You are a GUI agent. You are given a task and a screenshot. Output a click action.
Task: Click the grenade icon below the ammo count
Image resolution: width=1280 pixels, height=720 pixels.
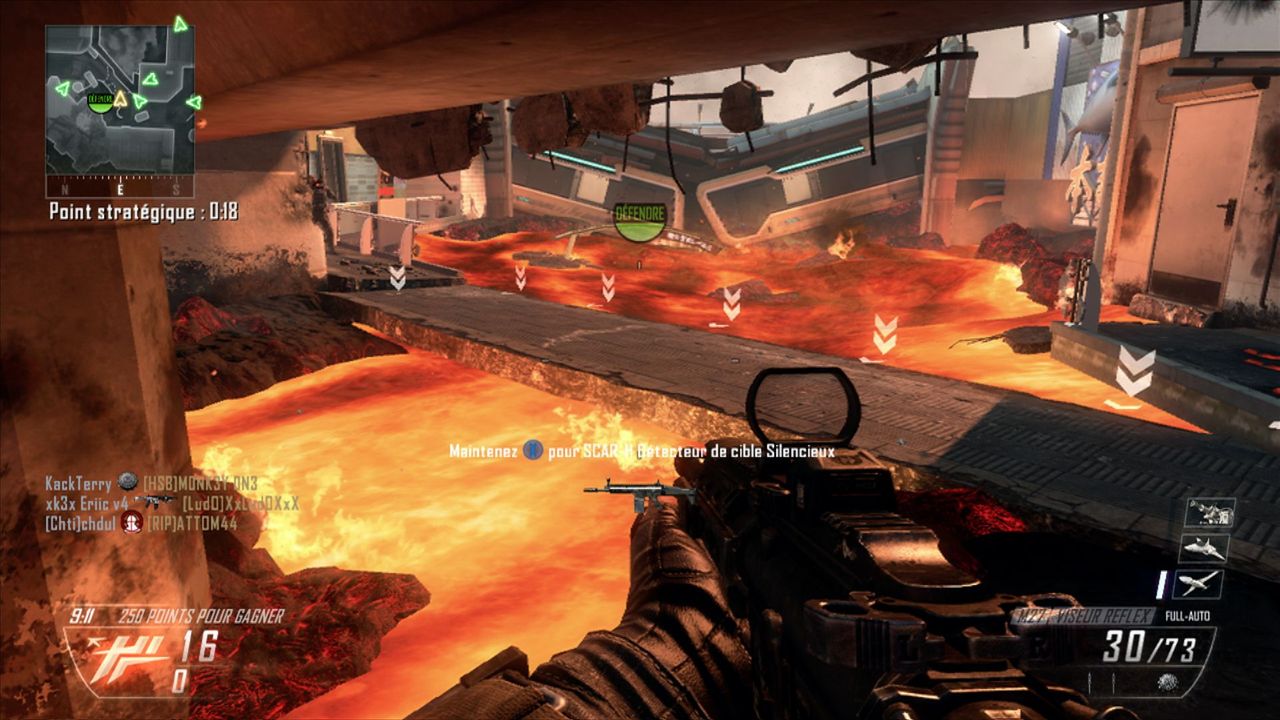(1165, 681)
